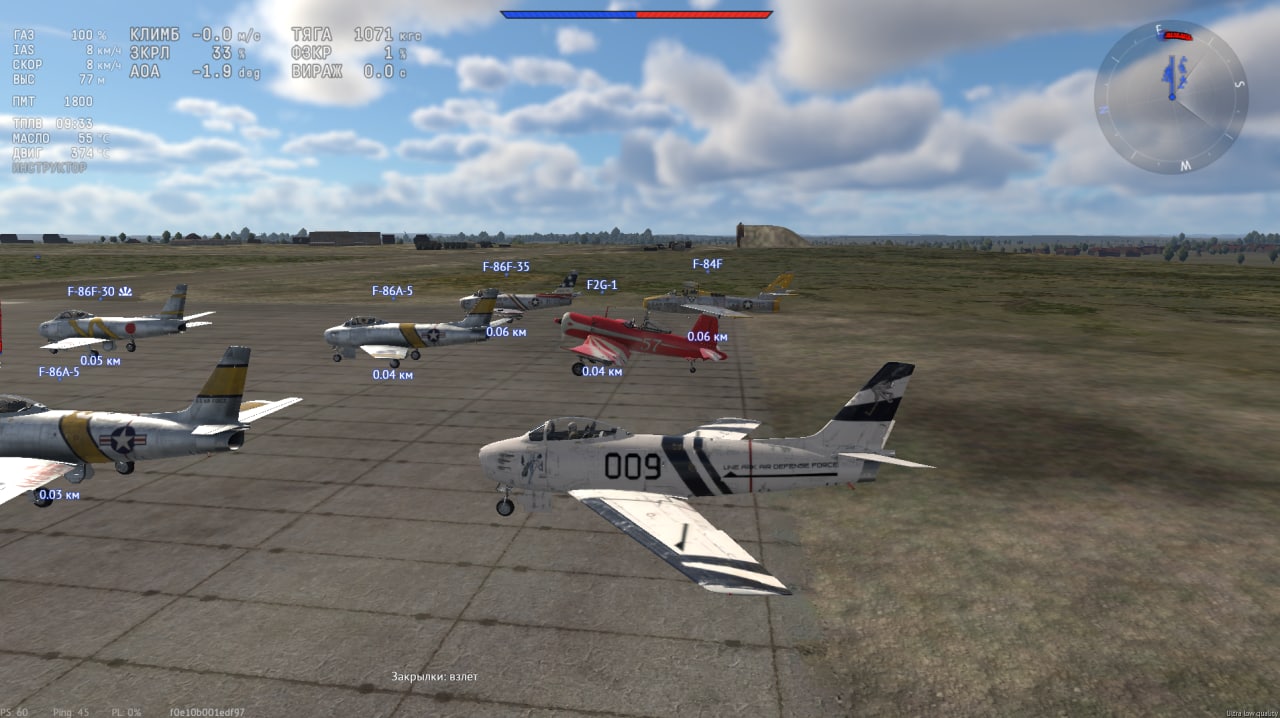Click the circular radar minimap
This screenshot has height=718, width=1280.
point(1171,97)
